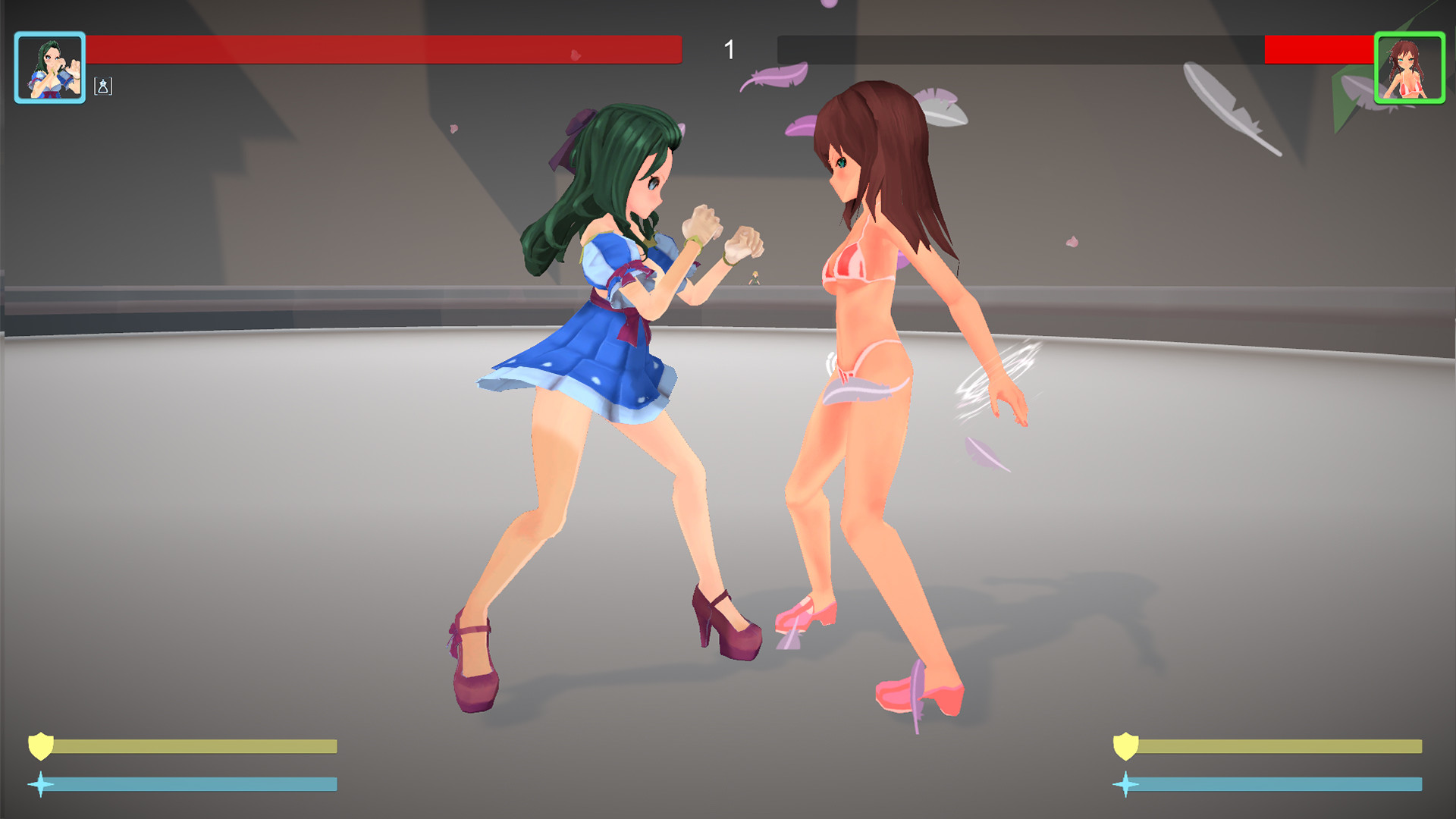Select the round counter showing 1
1456x819 pixels.
pos(729,50)
